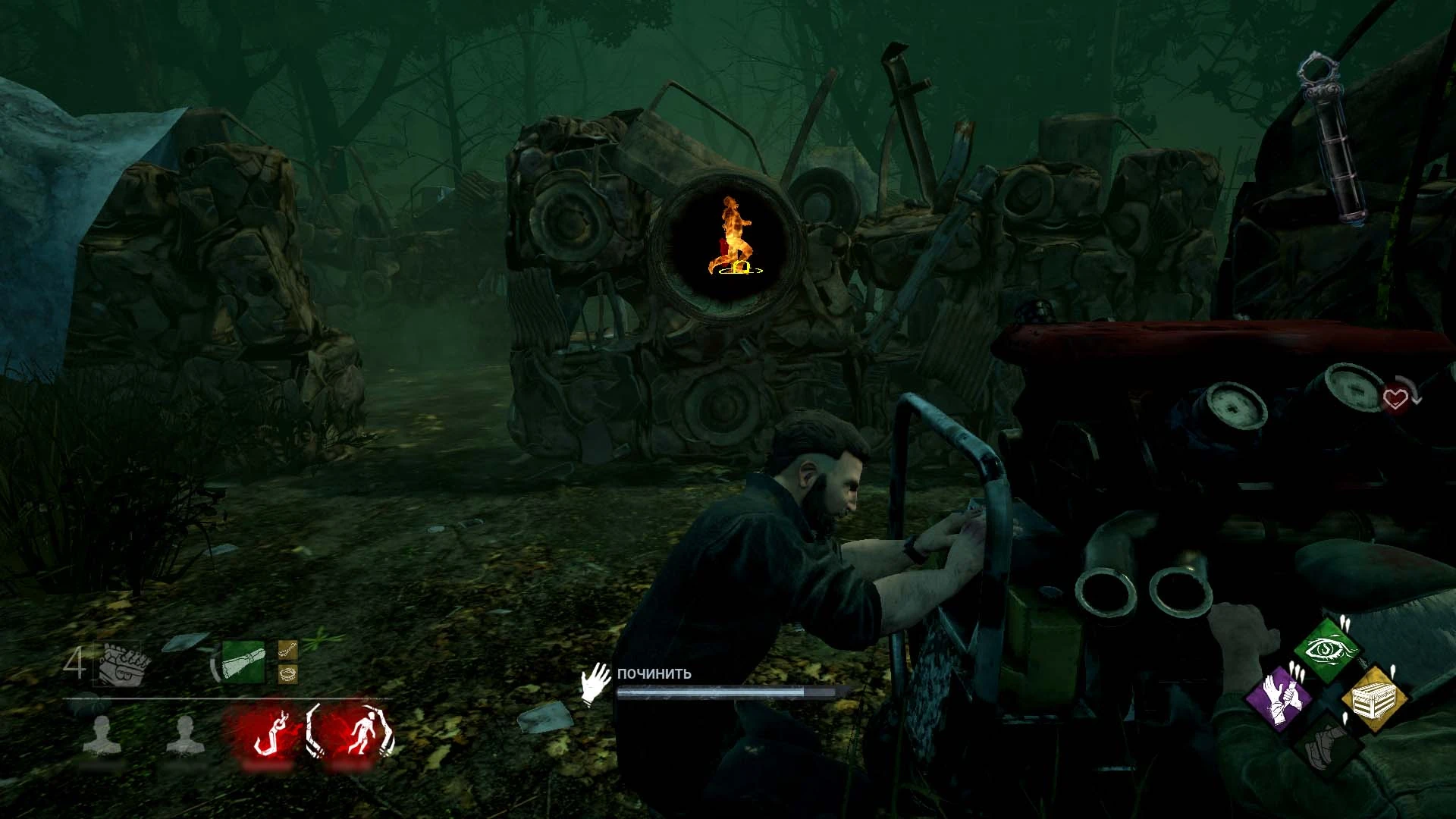This screenshot has height=819, width=1456.
Task: Click the heart healing status icon
Action: 1395,397
